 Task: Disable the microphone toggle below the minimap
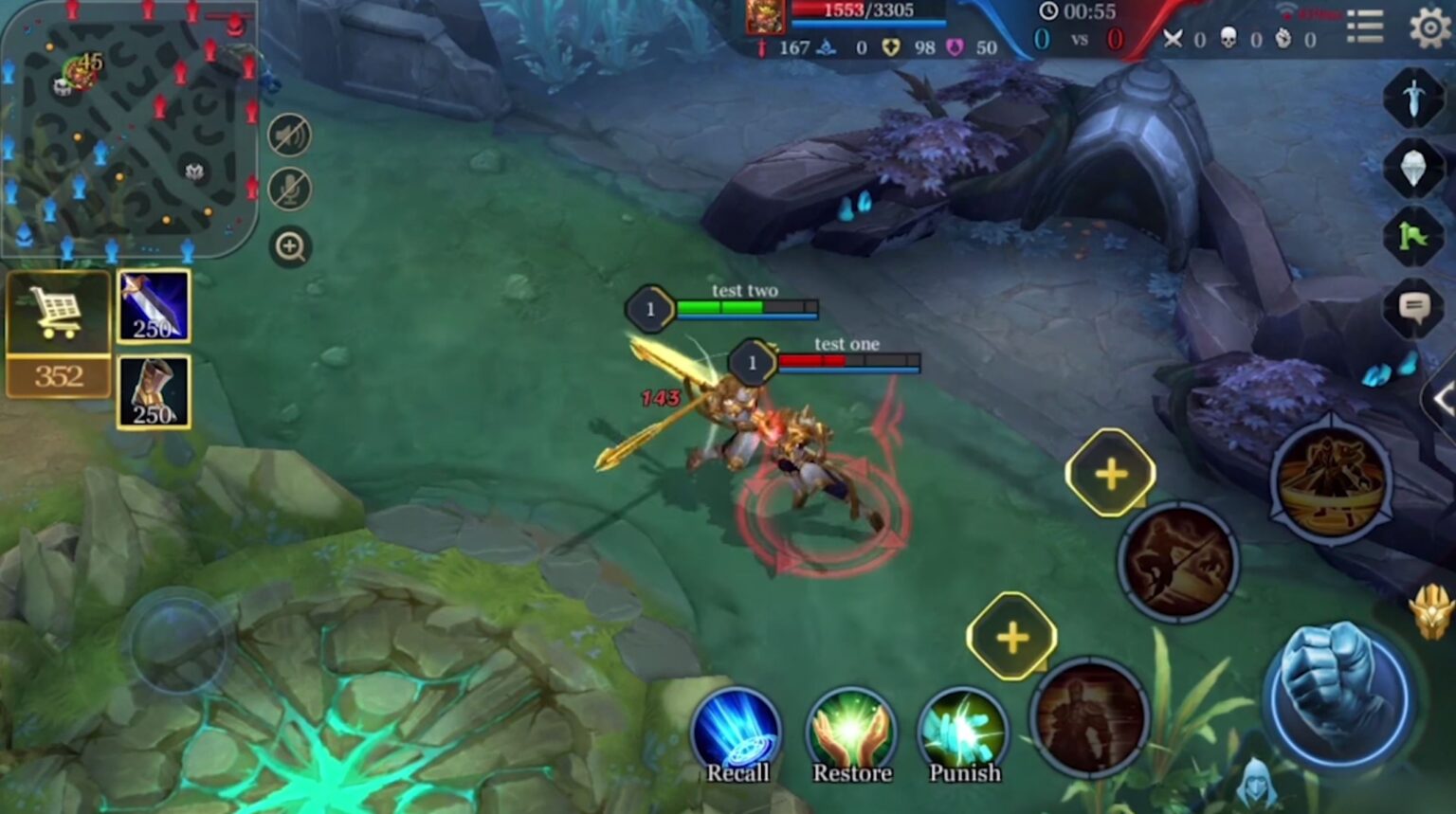(291, 190)
